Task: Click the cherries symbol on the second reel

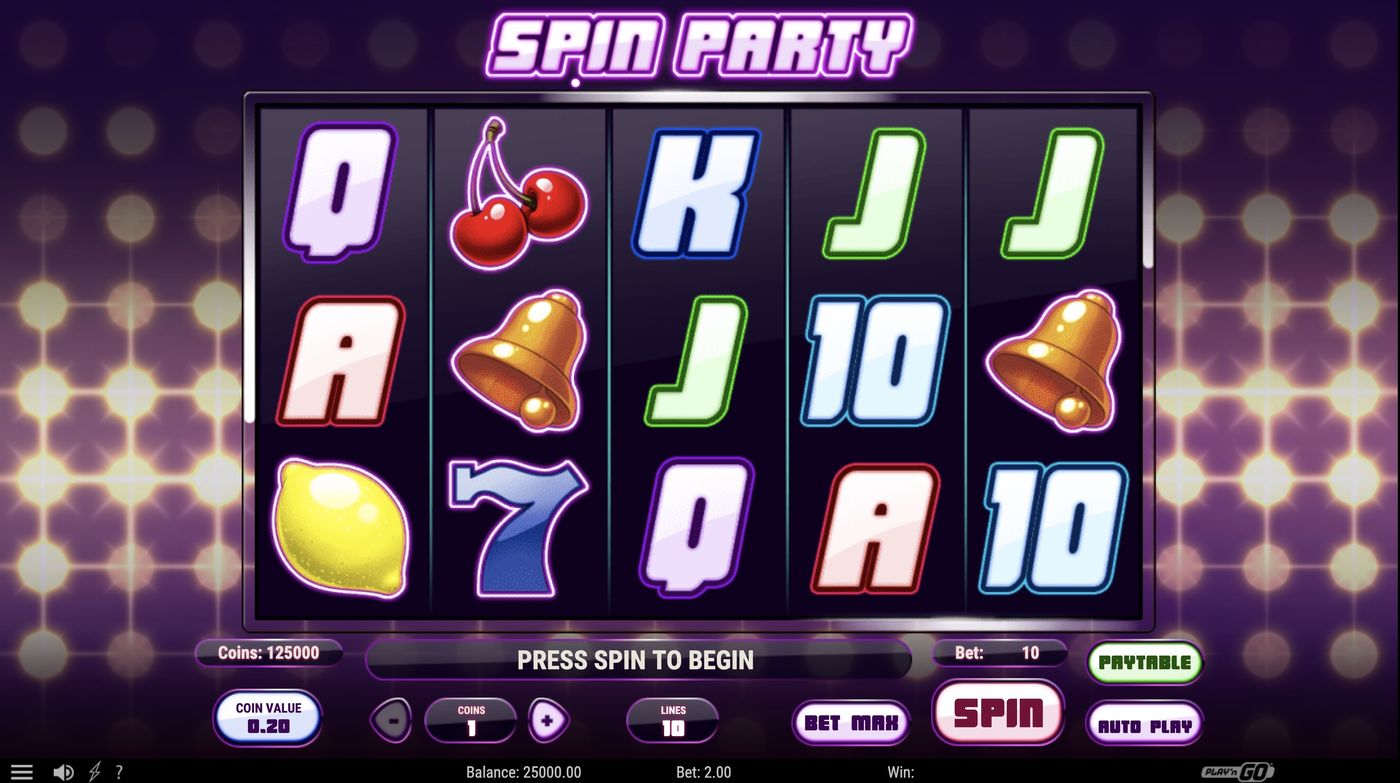Action: (x=519, y=195)
